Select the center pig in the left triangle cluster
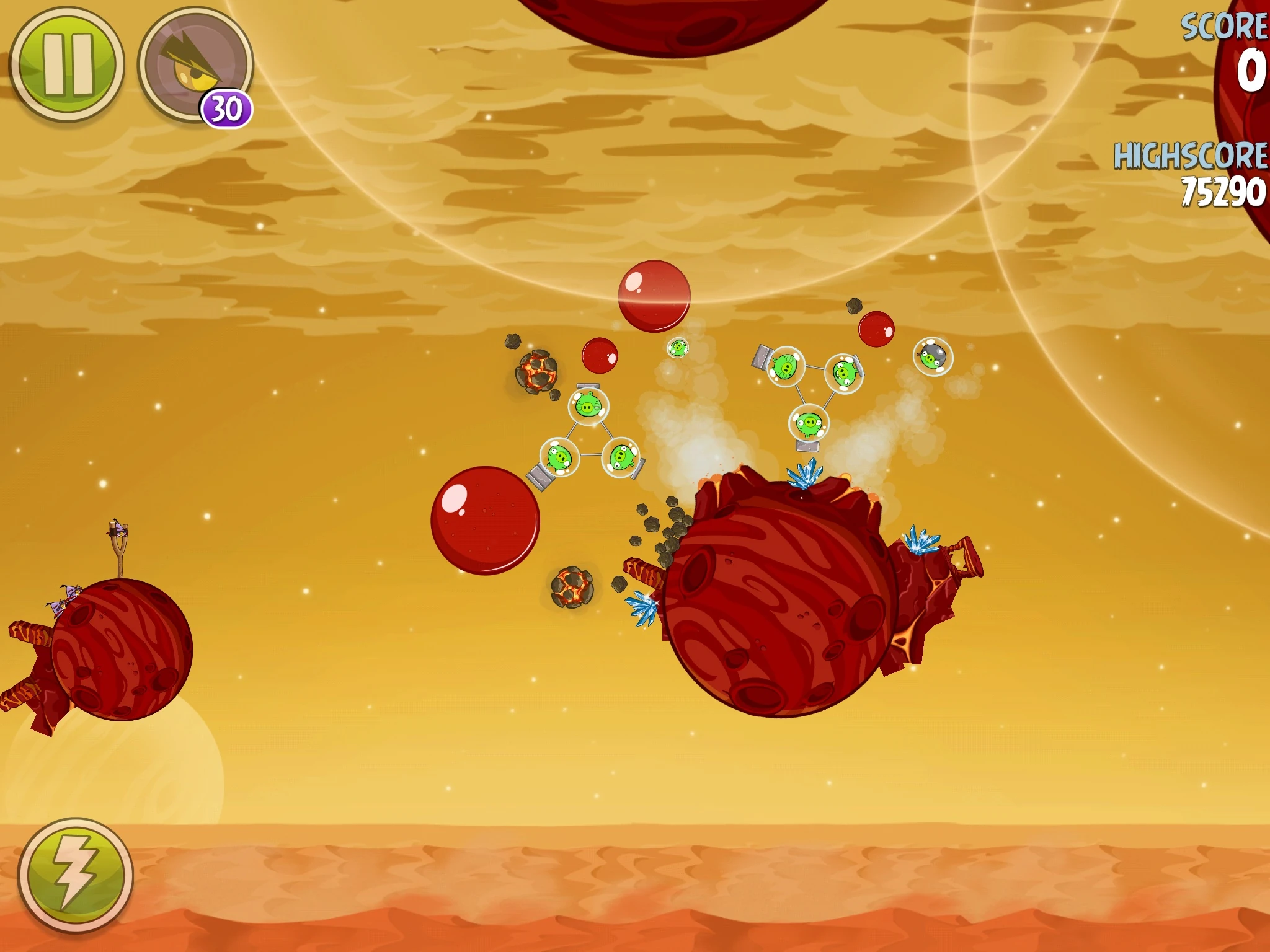Image resolution: width=1270 pixels, height=952 pixels. pos(588,406)
